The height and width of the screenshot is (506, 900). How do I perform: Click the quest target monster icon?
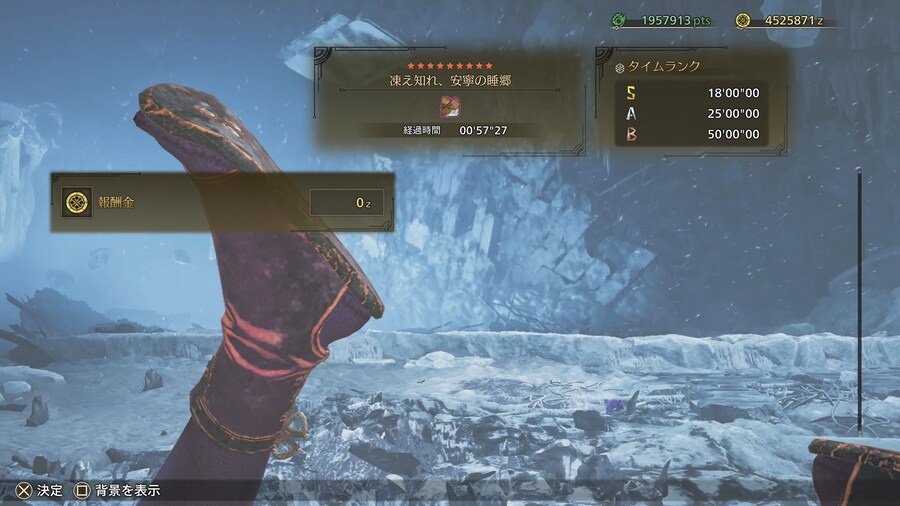click(x=448, y=107)
